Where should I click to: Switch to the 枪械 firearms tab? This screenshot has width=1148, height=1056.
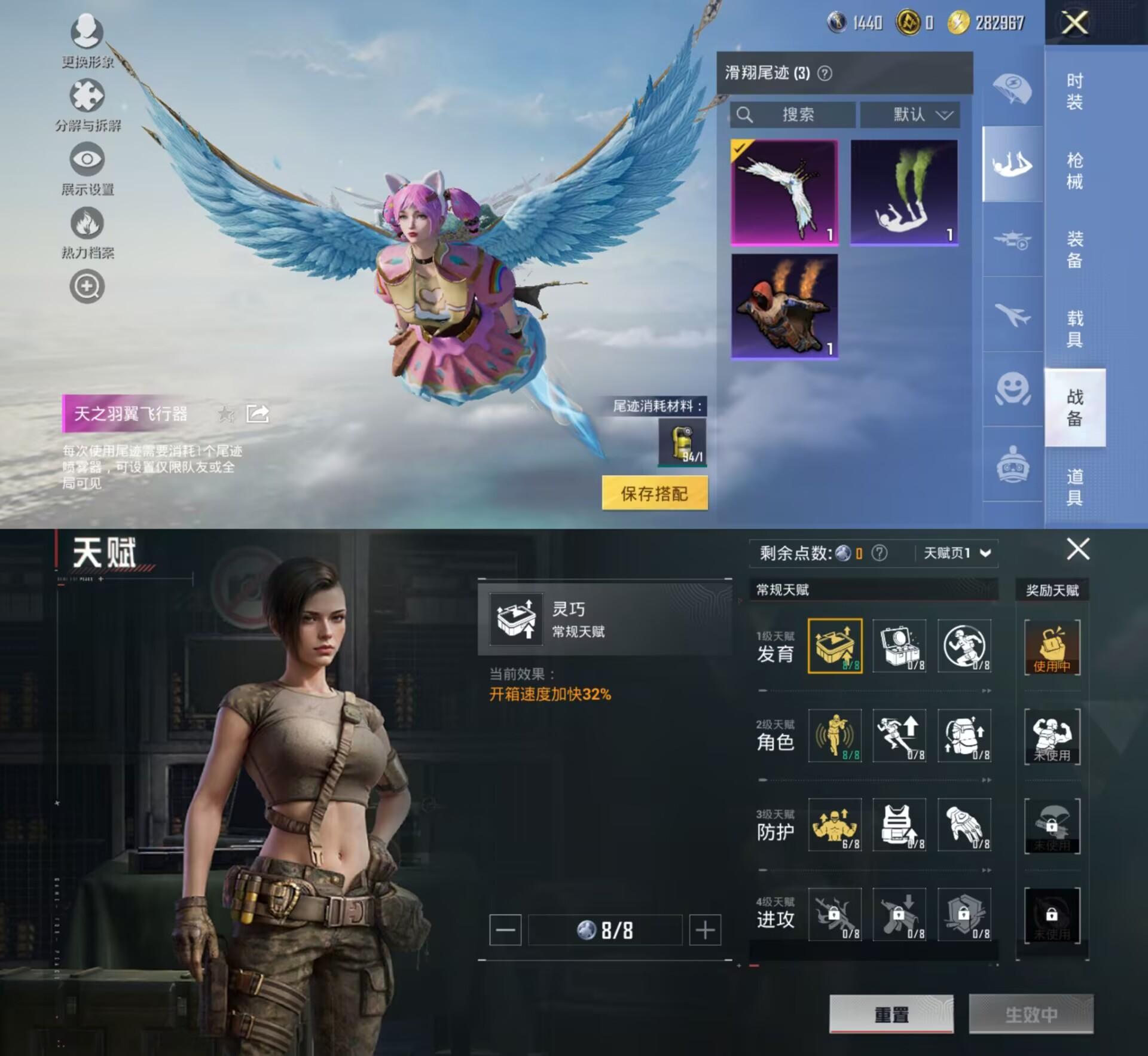pos(1074,170)
